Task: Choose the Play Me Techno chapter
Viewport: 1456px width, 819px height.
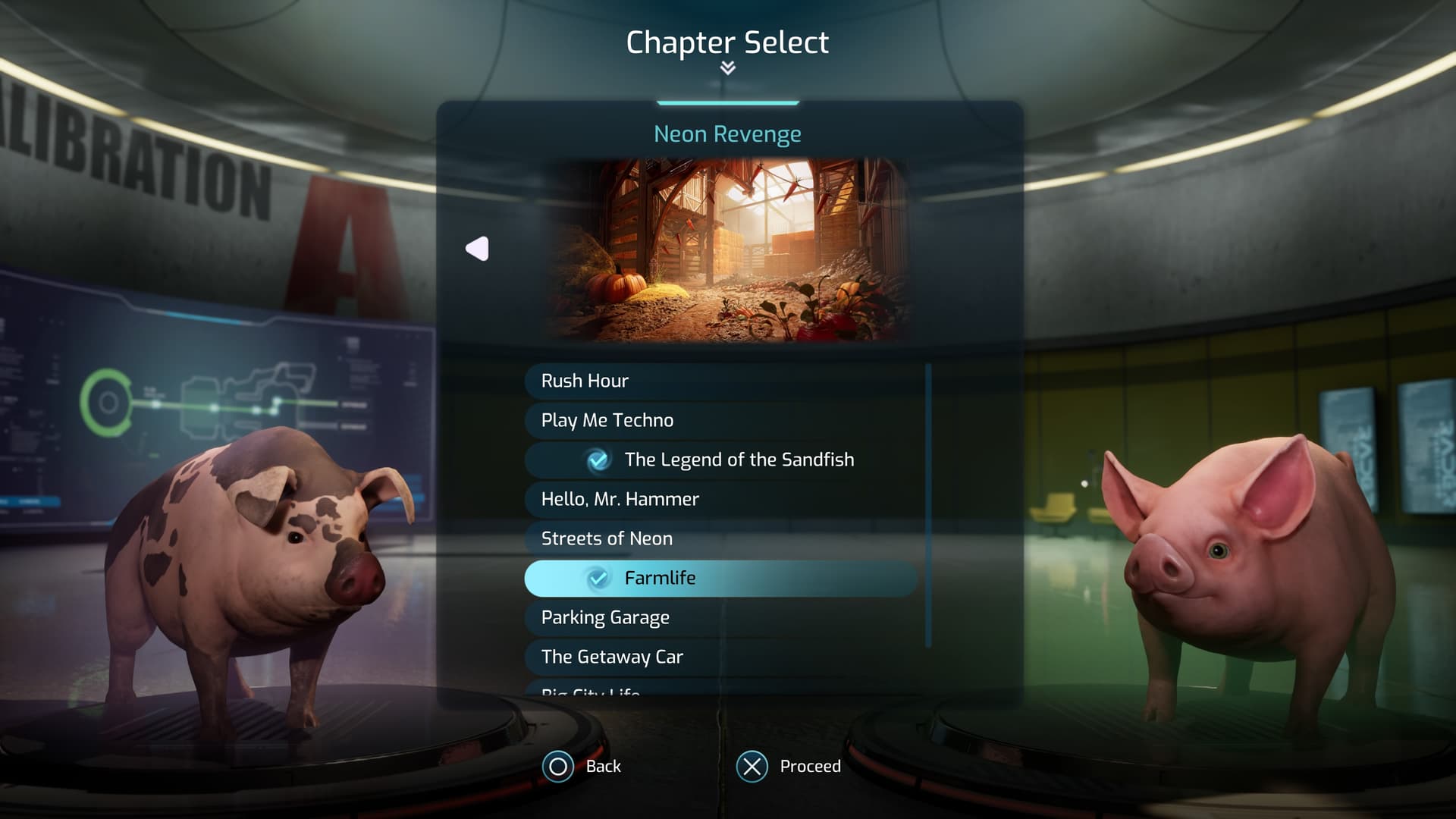Action: point(720,420)
